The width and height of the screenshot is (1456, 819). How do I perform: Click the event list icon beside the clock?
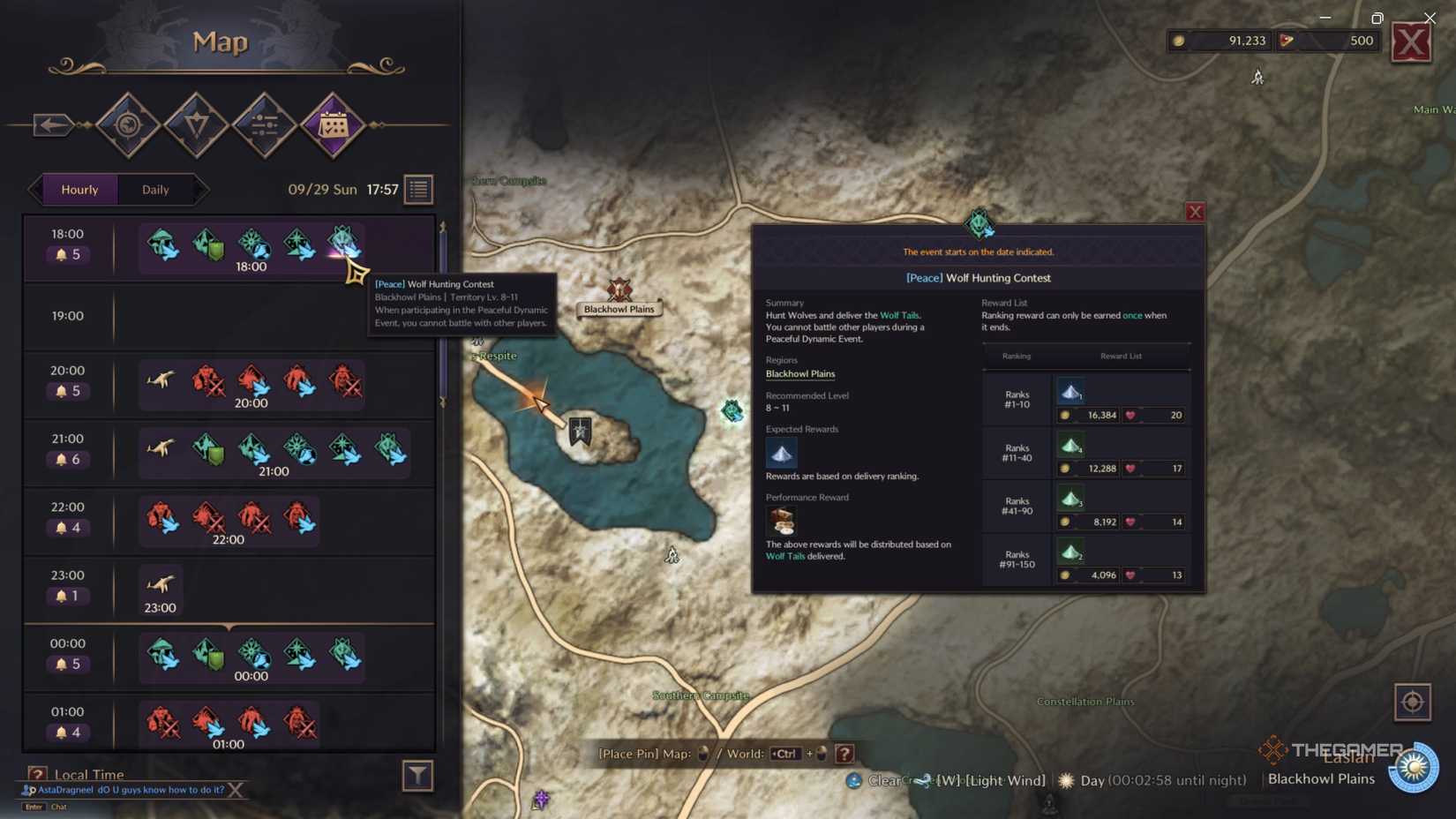(418, 189)
